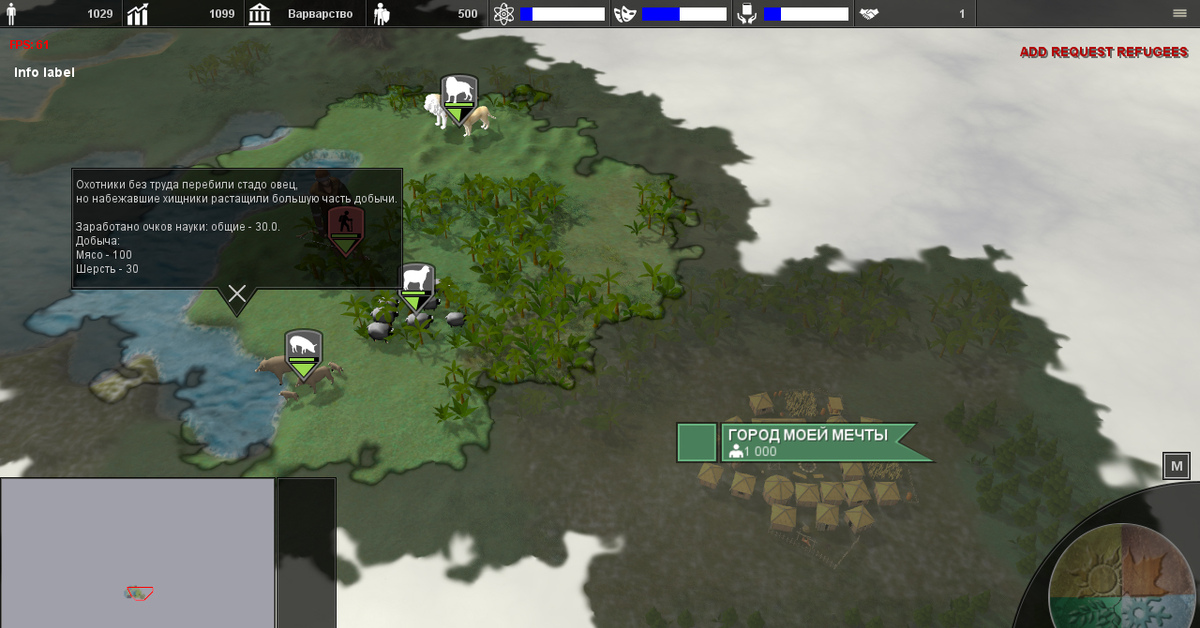Select the hunter unit marker
The width and height of the screenshot is (1200, 628).
click(x=346, y=226)
